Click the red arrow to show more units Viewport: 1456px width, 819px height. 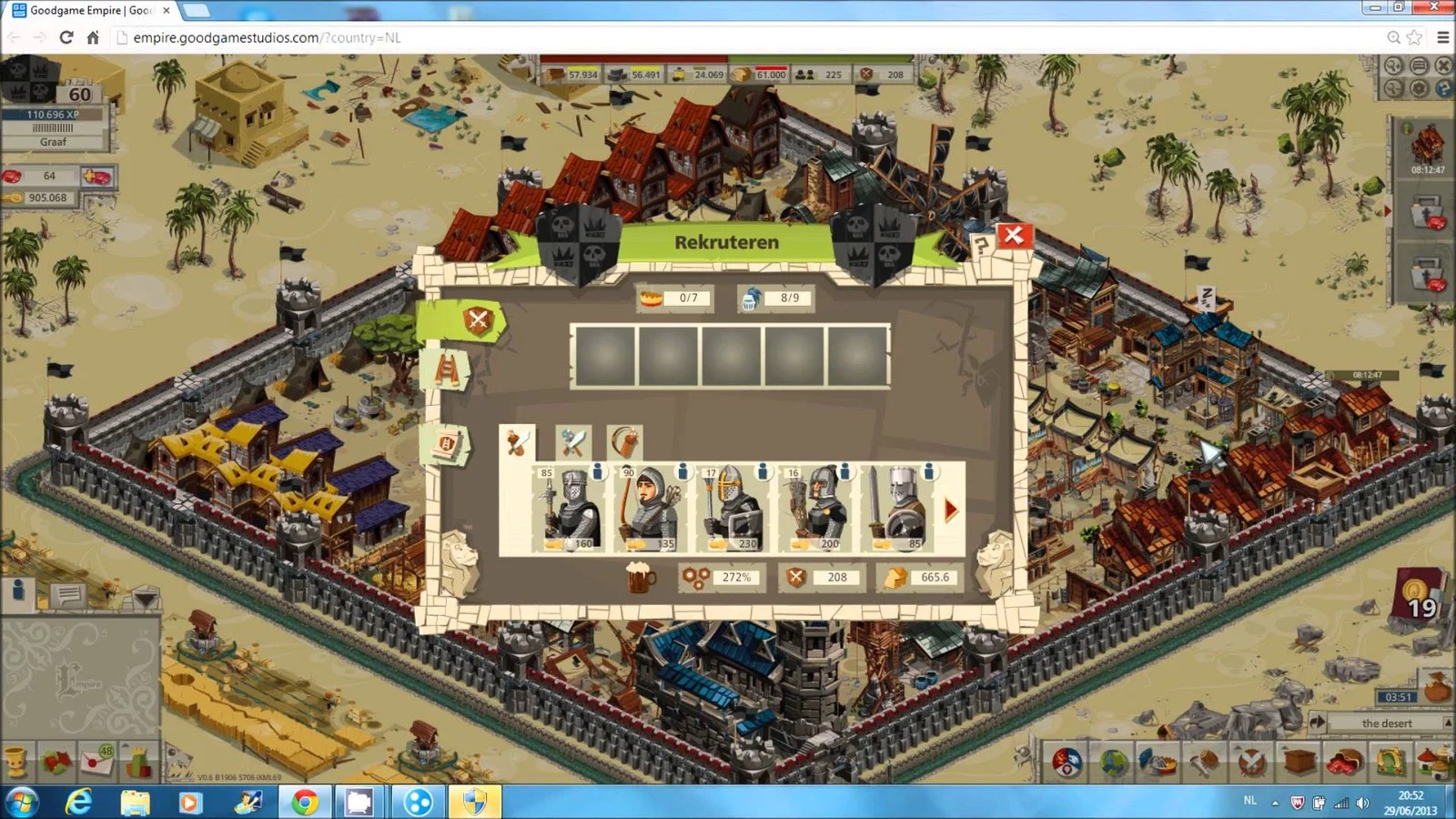[x=950, y=510]
